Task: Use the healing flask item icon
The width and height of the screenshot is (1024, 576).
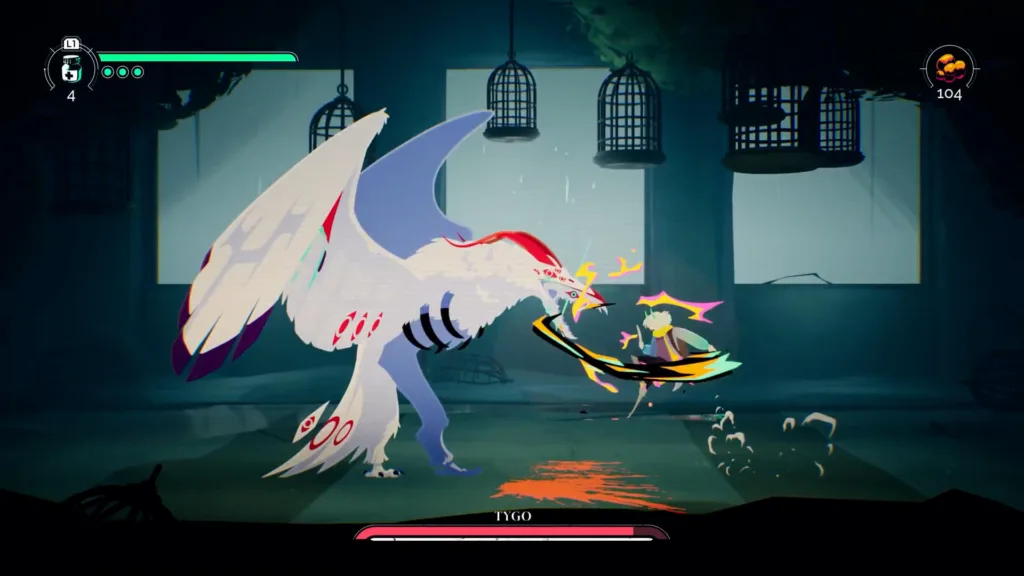Action: [71, 68]
